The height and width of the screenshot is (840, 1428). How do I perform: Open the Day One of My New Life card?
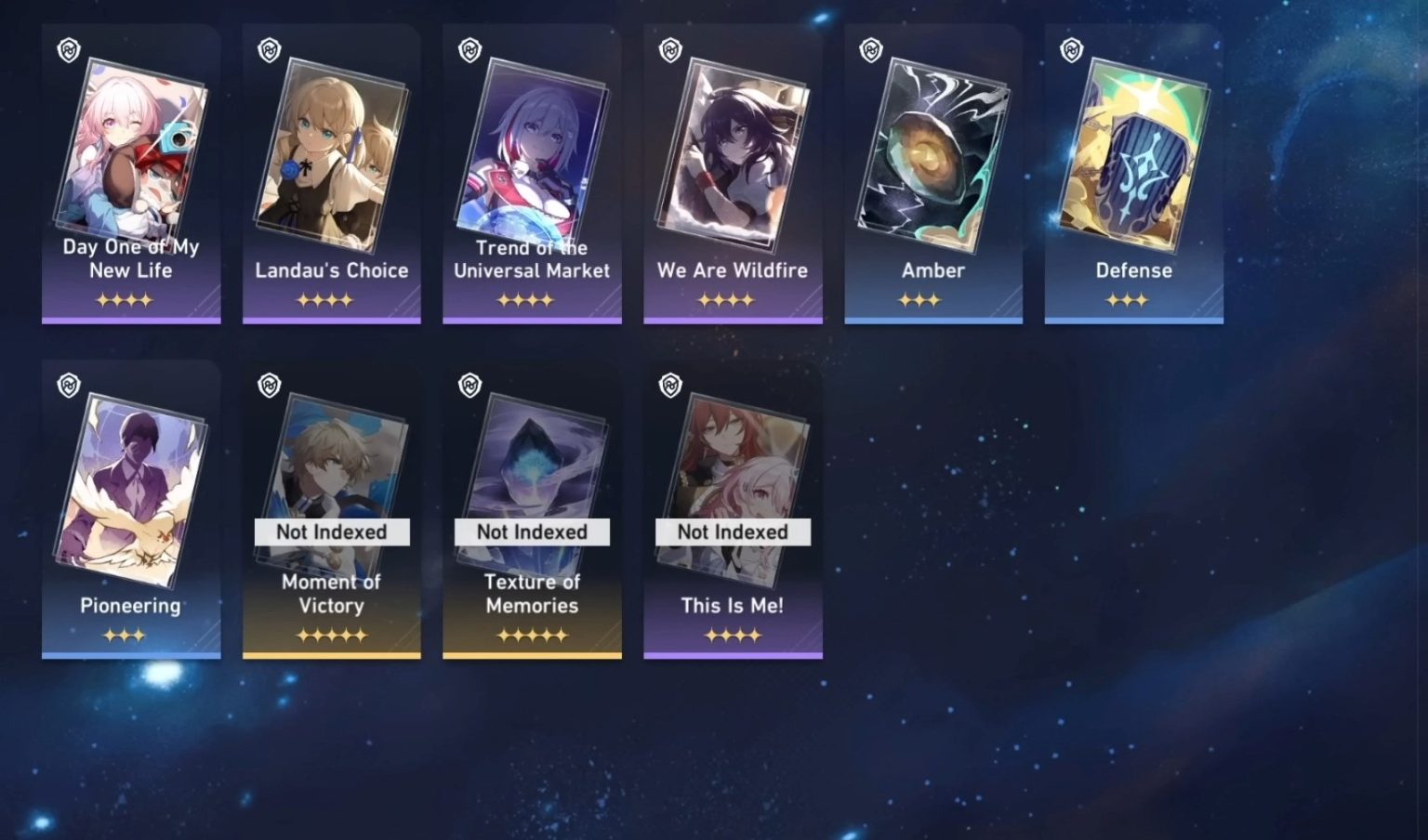coord(130,149)
